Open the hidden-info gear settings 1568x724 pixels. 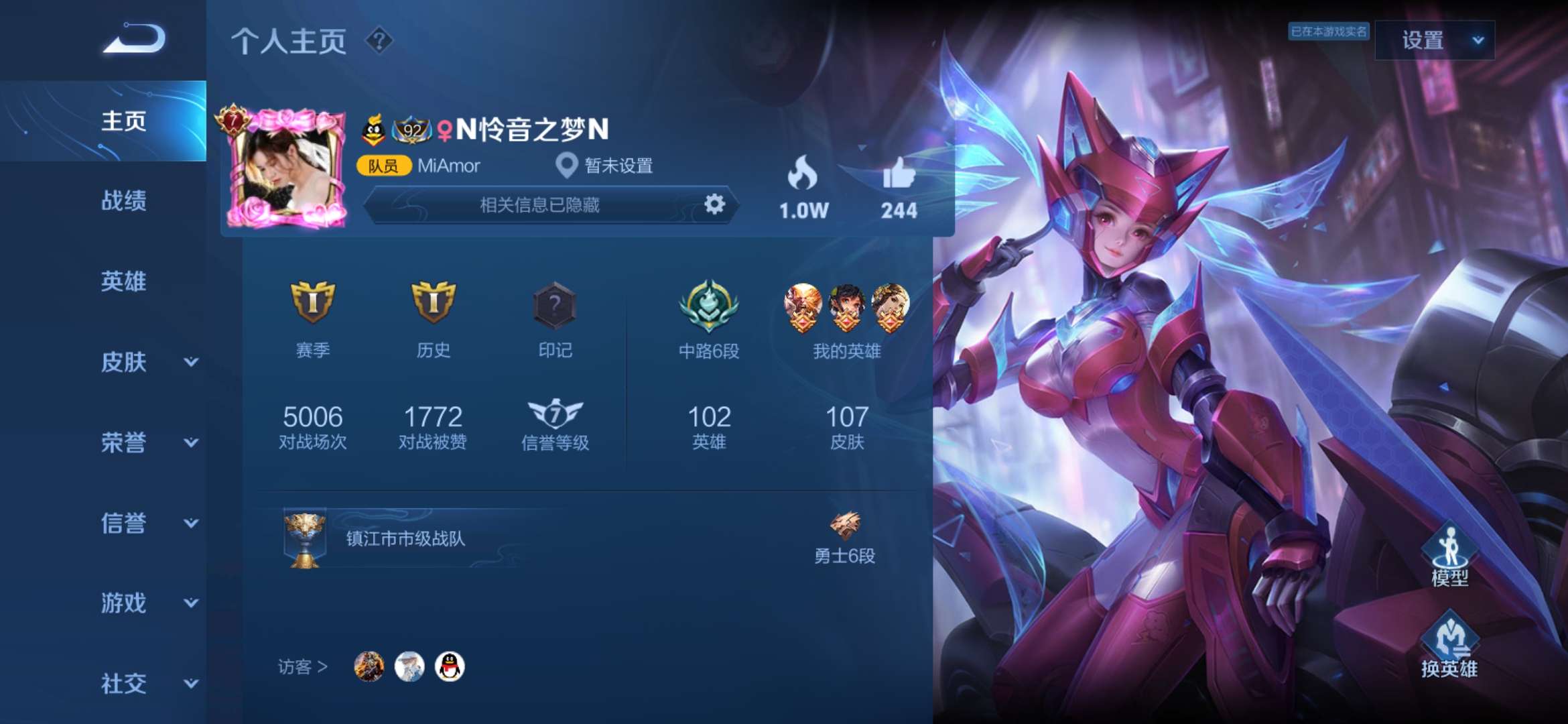[x=714, y=204]
